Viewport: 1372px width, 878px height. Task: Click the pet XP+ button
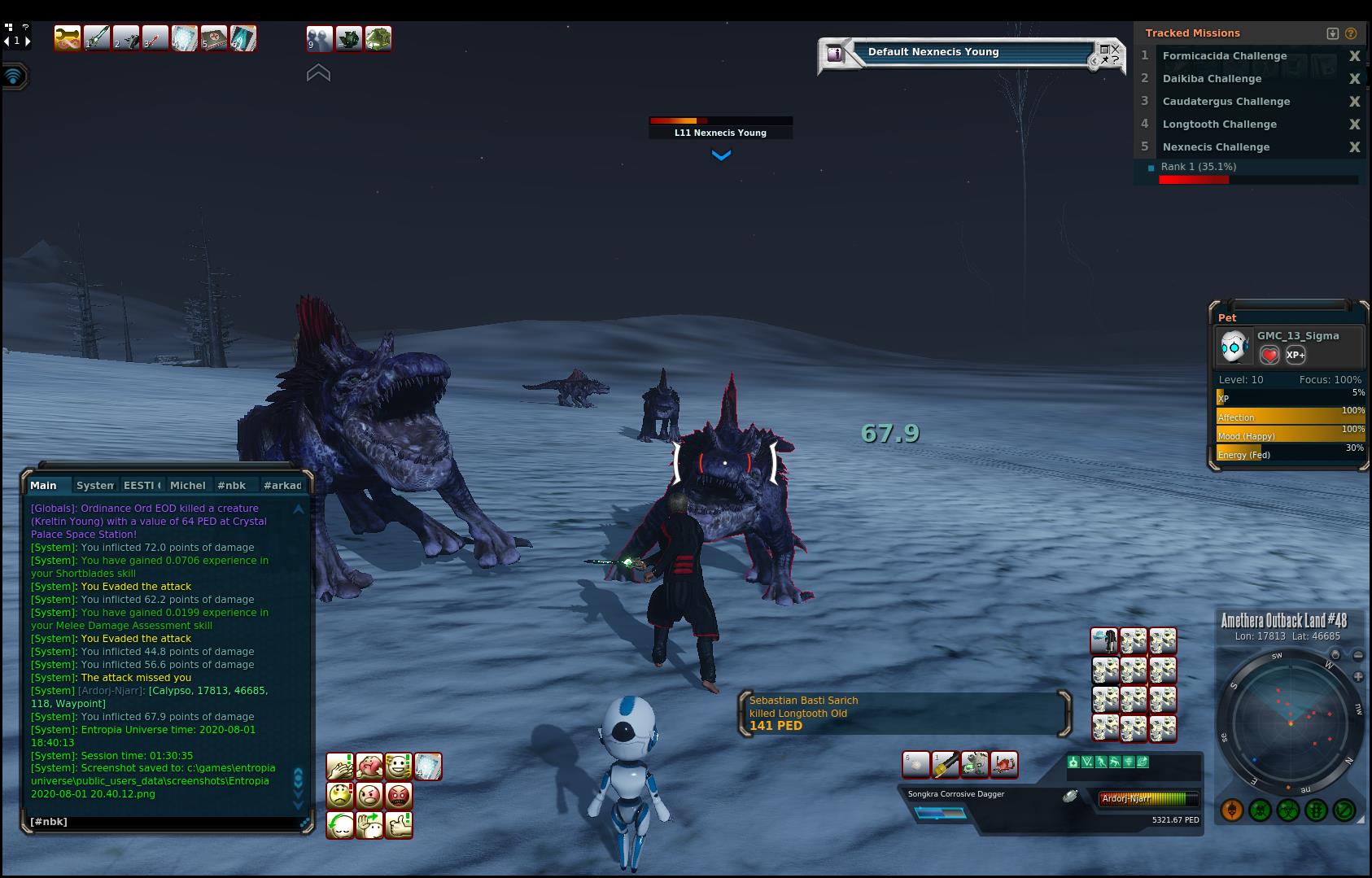pyautogui.click(x=1296, y=355)
